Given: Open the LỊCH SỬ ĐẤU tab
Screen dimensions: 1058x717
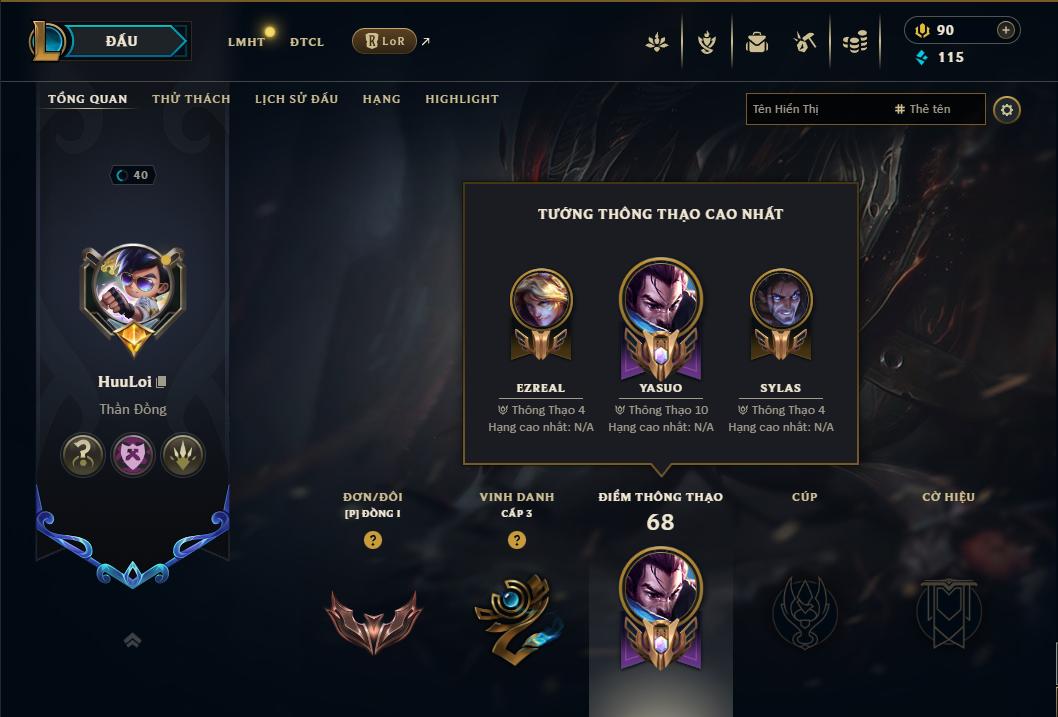Looking at the screenshot, I should [x=296, y=99].
